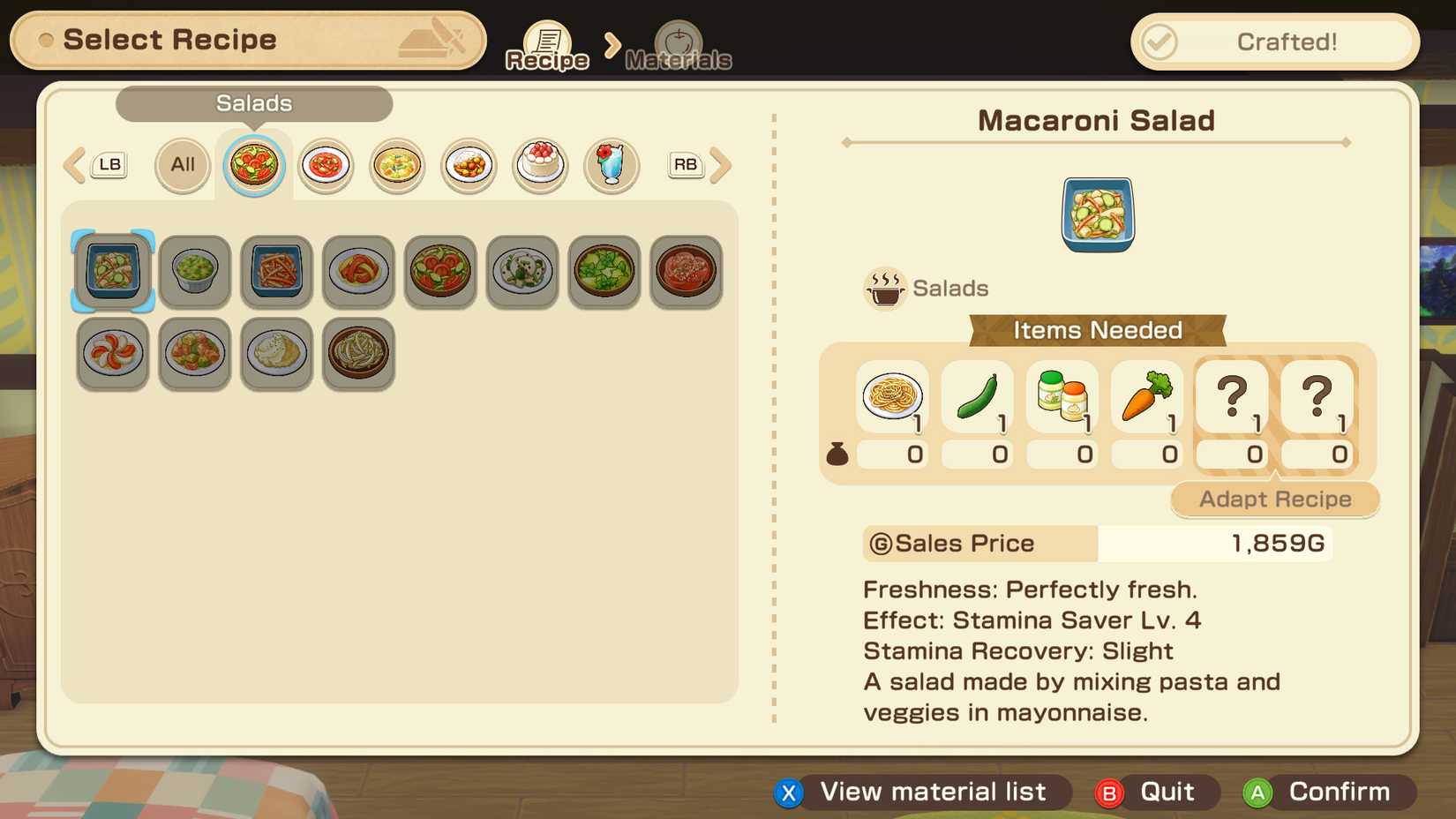Image resolution: width=1456 pixels, height=819 pixels.
Task: Select the mashed potato salad recipe square
Action: (x=276, y=353)
